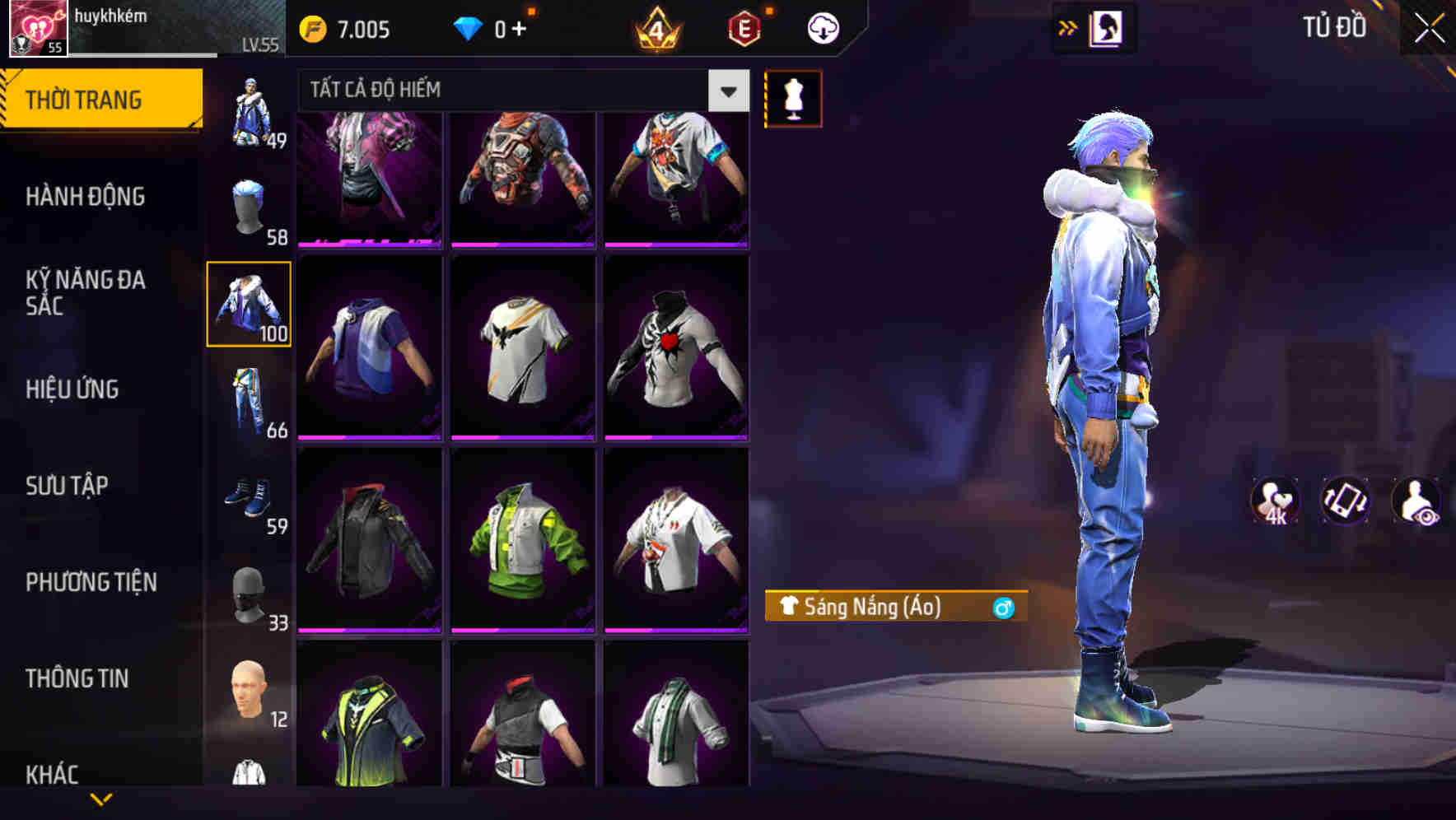Open the SƯU TẬP section
This screenshot has width=1456, height=820.
pyautogui.click(x=68, y=486)
